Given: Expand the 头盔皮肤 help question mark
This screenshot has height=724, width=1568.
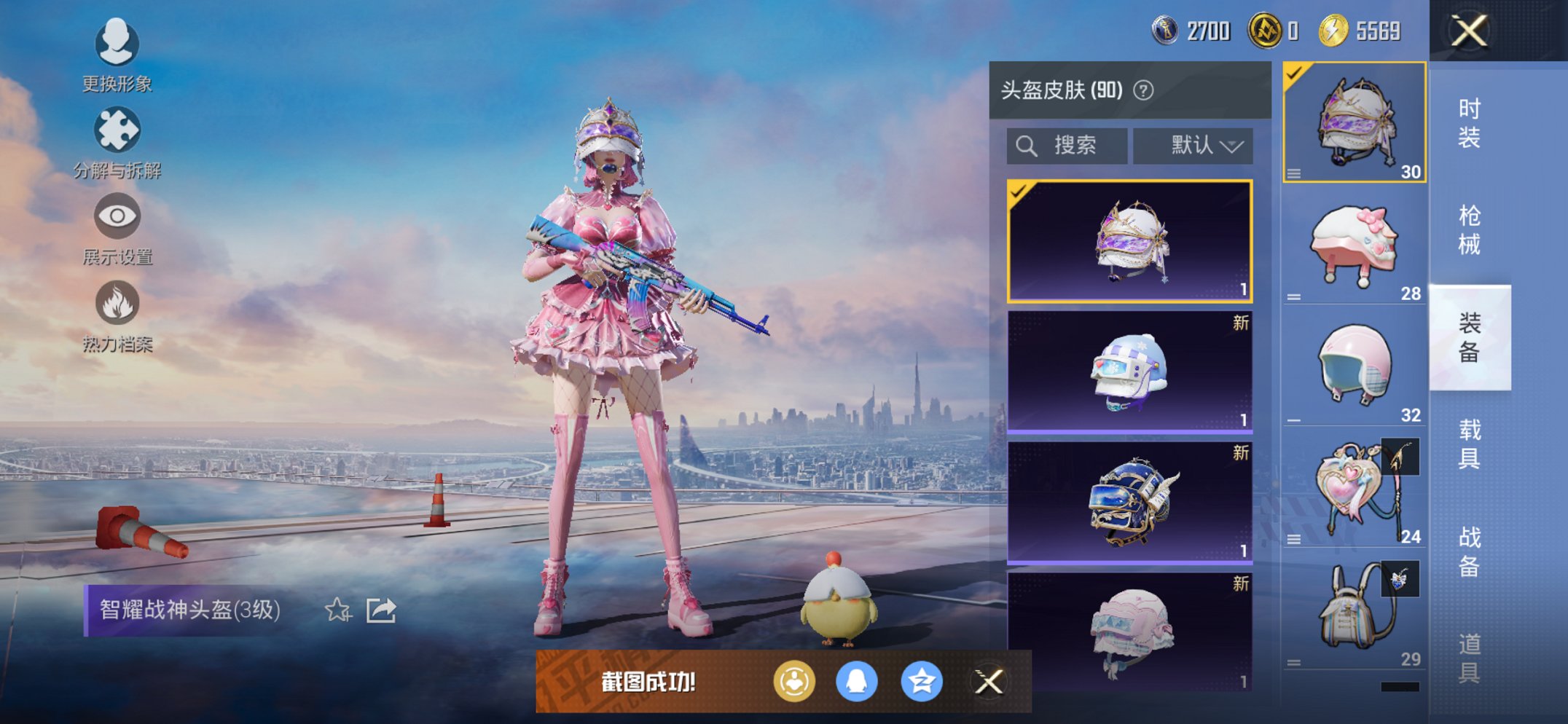Looking at the screenshot, I should coord(1145,90).
